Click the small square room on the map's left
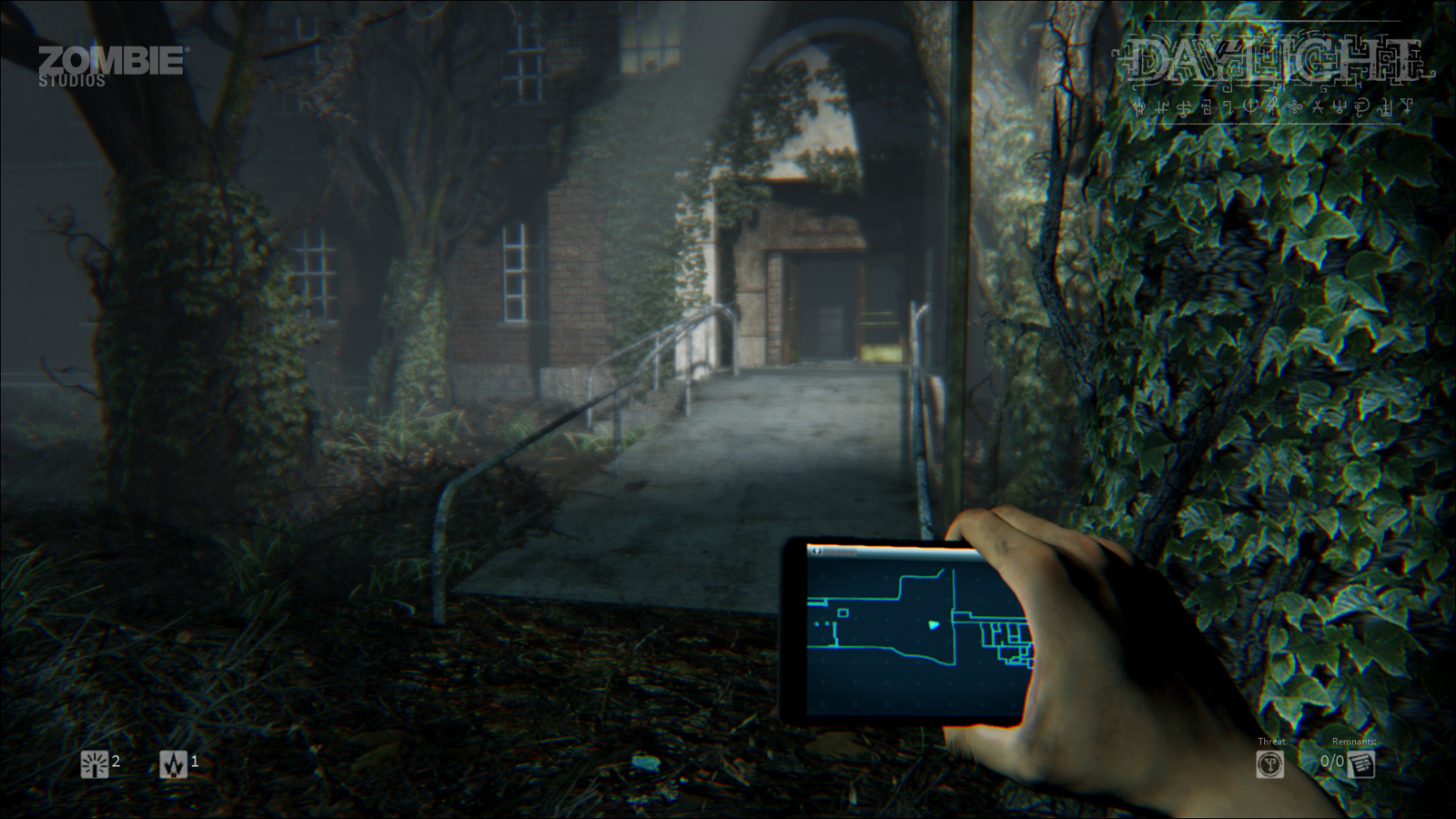The image size is (1456, 819). (843, 612)
